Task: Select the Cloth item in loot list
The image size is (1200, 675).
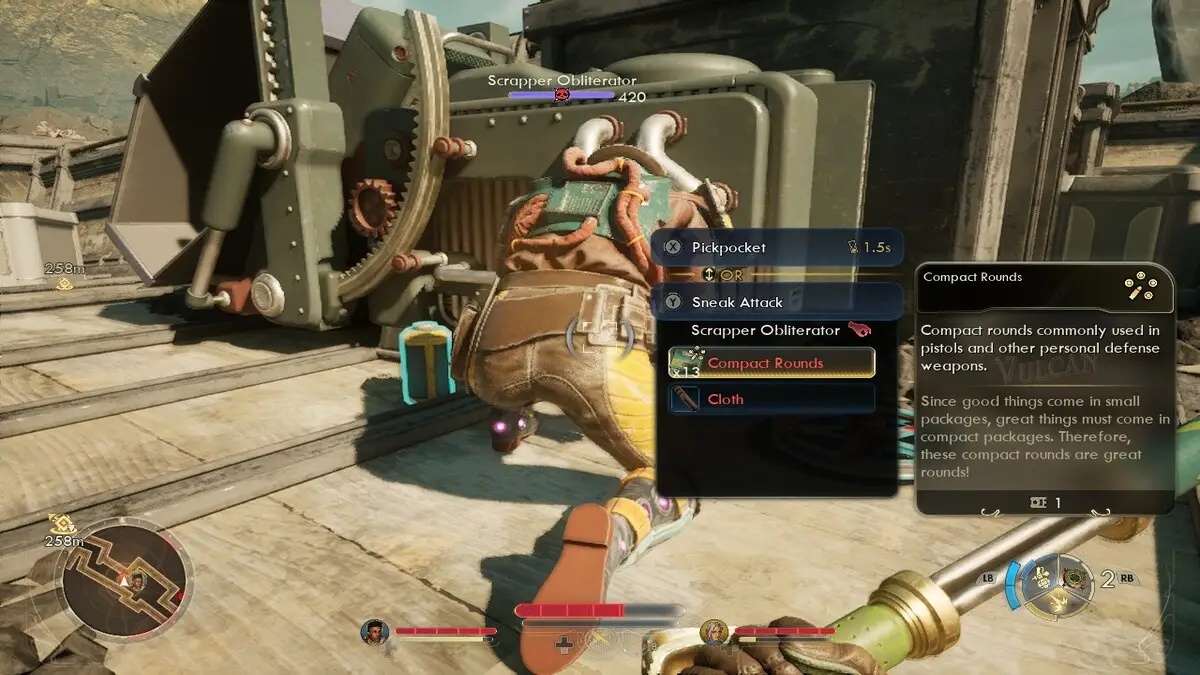Action: pyautogui.click(x=771, y=399)
